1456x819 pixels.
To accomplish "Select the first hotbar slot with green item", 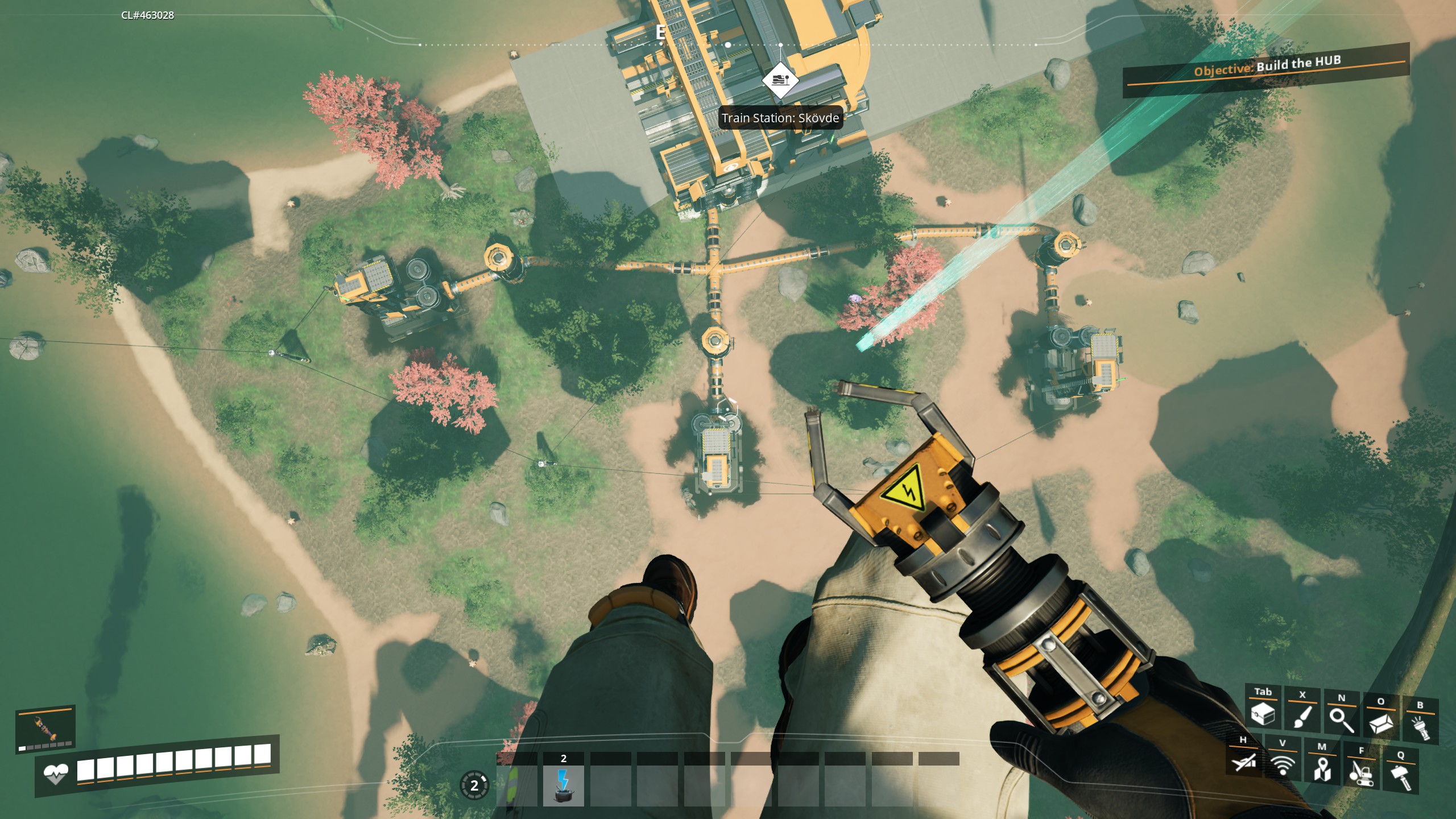I will (516, 785).
